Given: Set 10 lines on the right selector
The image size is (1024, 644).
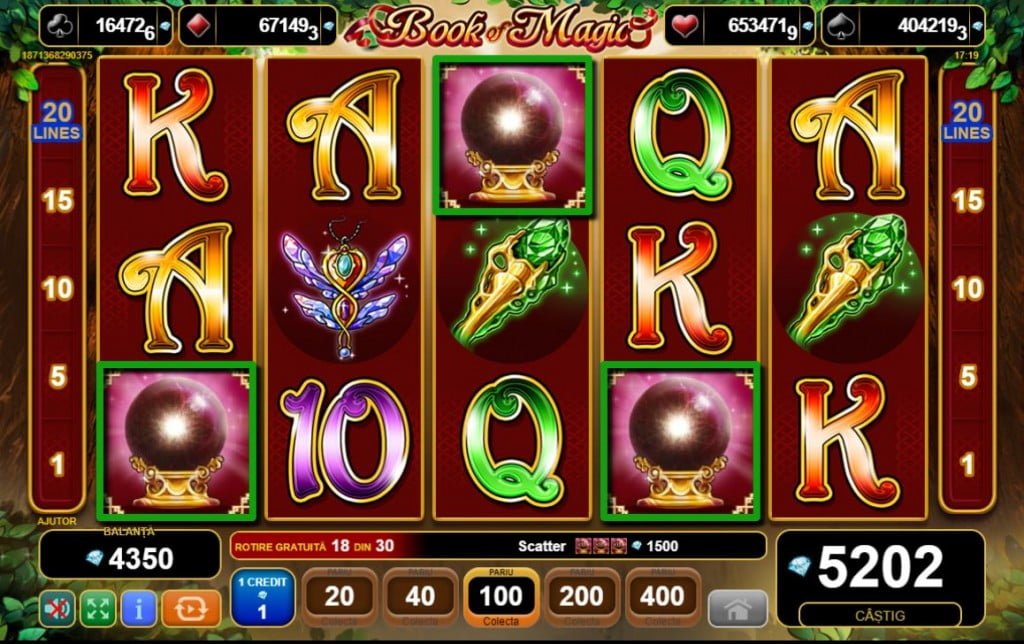Looking at the screenshot, I should (967, 289).
